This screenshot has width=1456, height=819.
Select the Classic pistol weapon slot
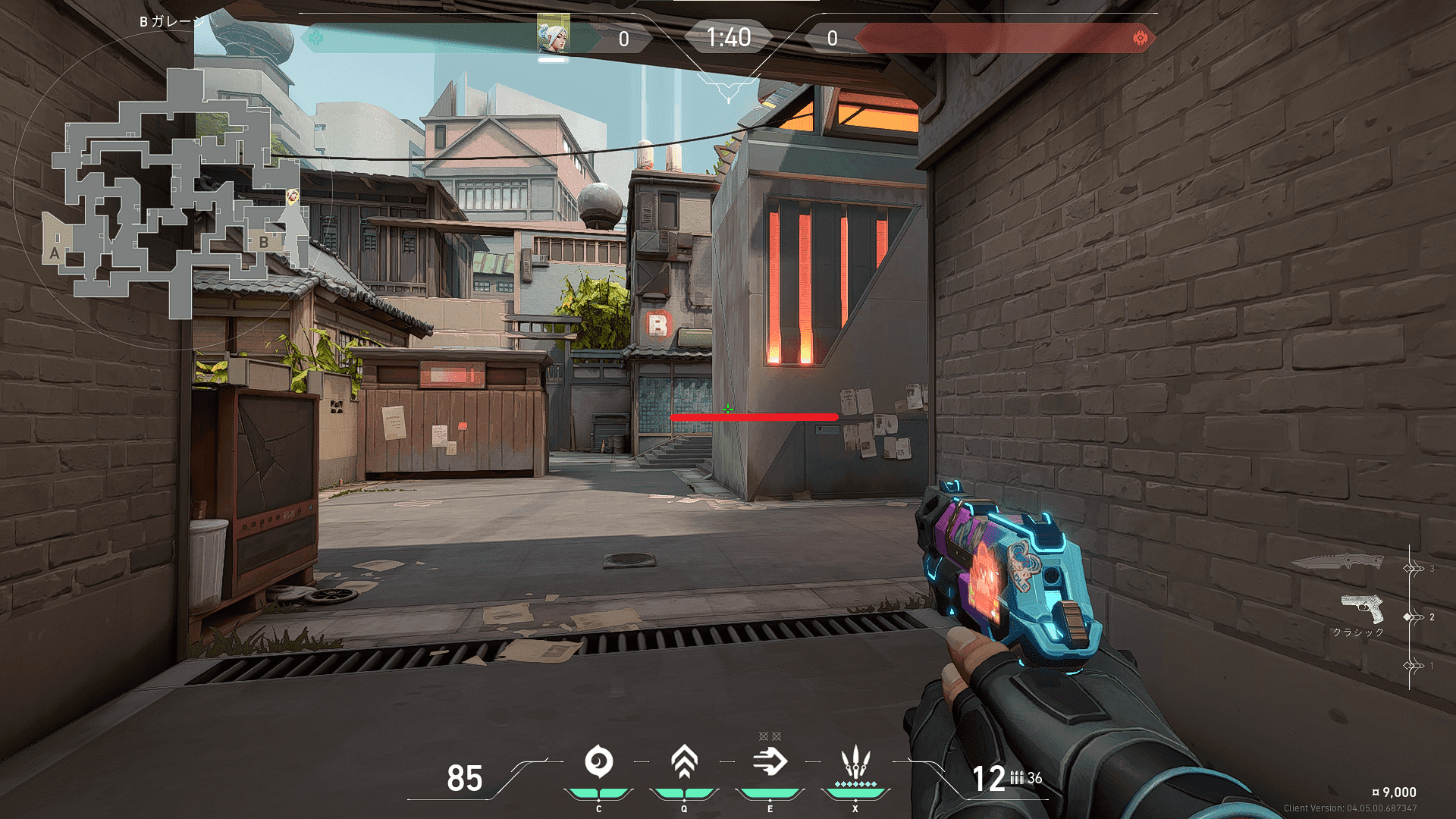pos(1362,609)
